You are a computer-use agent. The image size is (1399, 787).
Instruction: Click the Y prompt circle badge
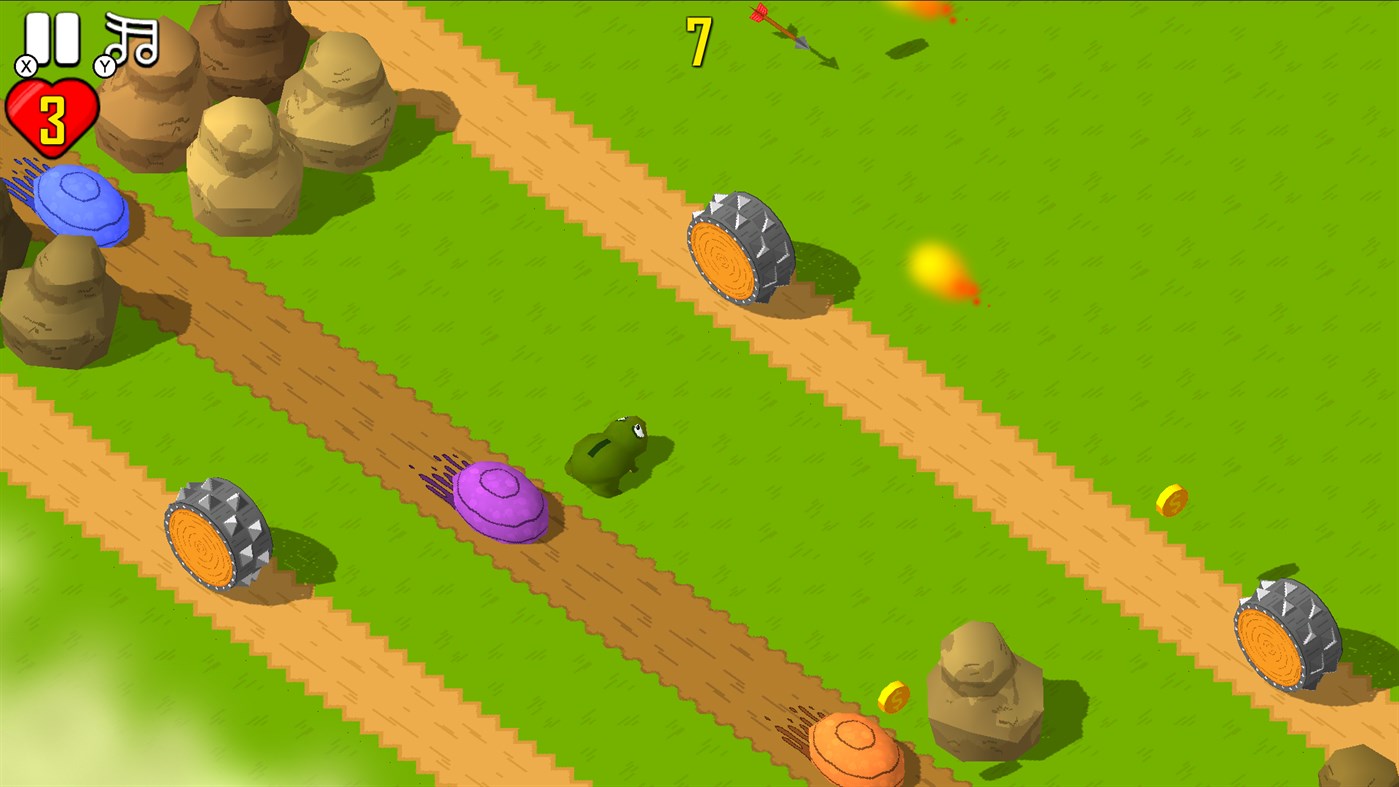(104, 67)
